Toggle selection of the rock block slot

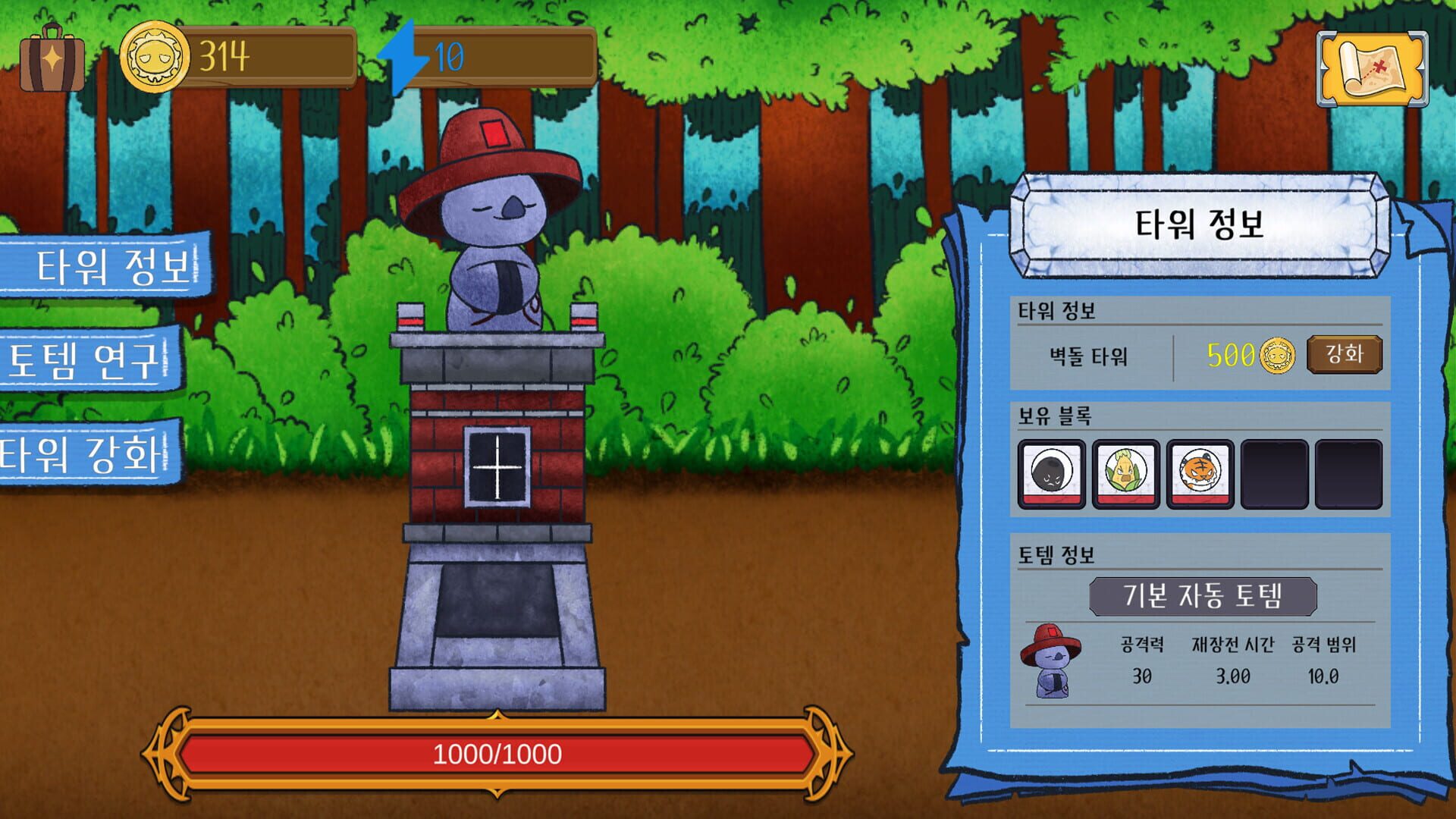pos(1053,471)
